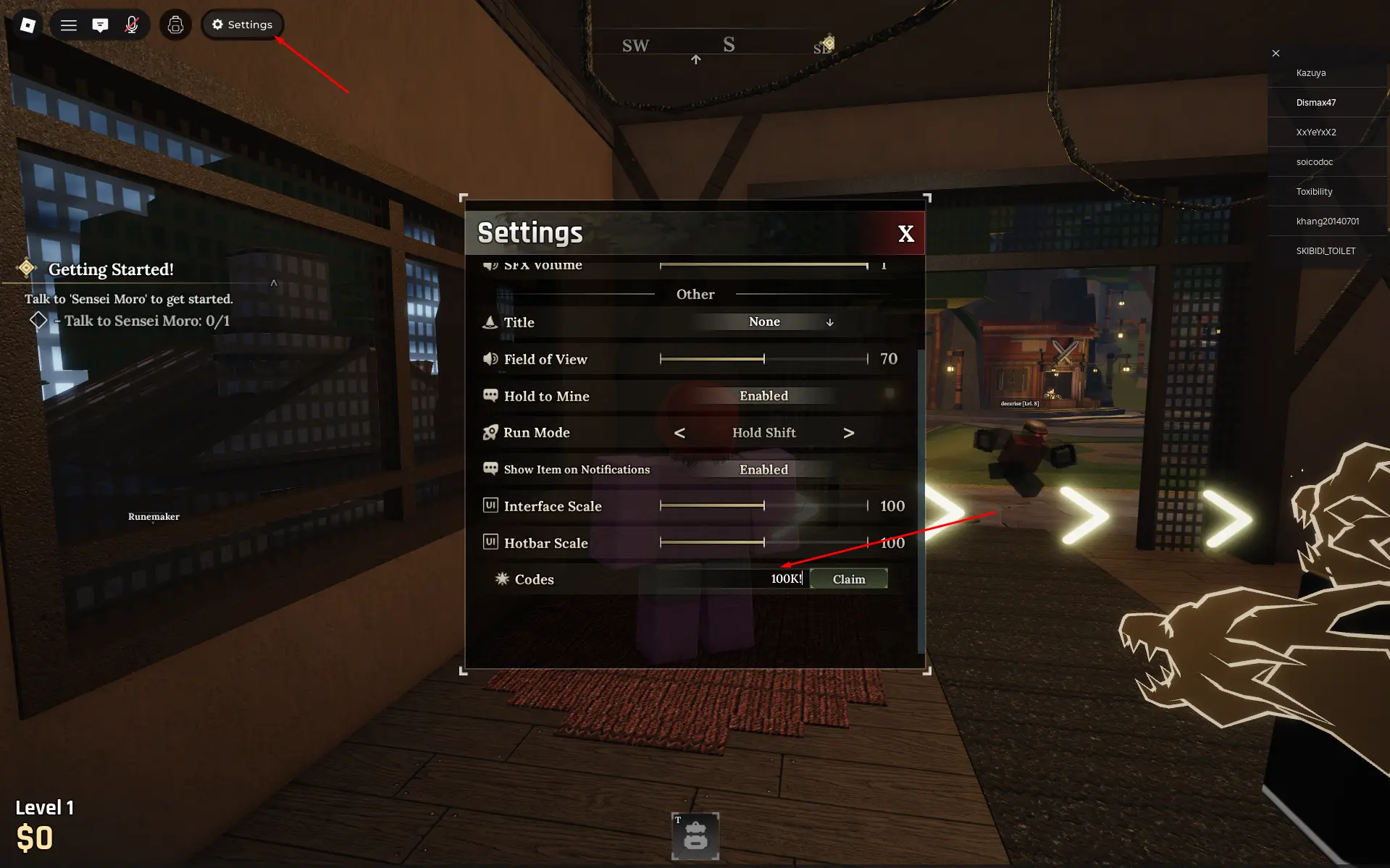
Task: Open the Settings button
Action: (x=242, y=24)
